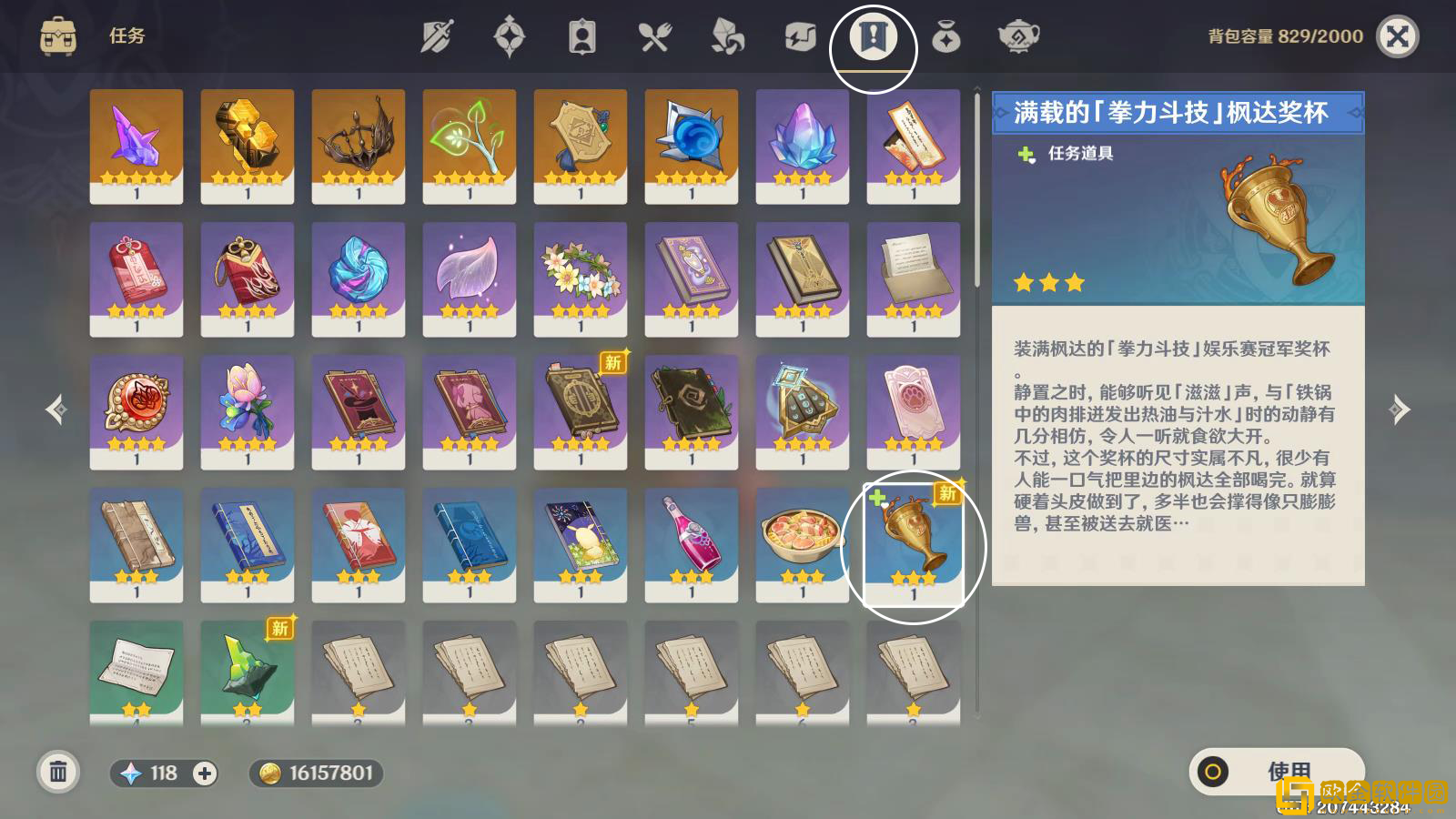Open the Precious Items pouch icon
The width and height of the screenshot is (1456, 819).
(947, 36)
